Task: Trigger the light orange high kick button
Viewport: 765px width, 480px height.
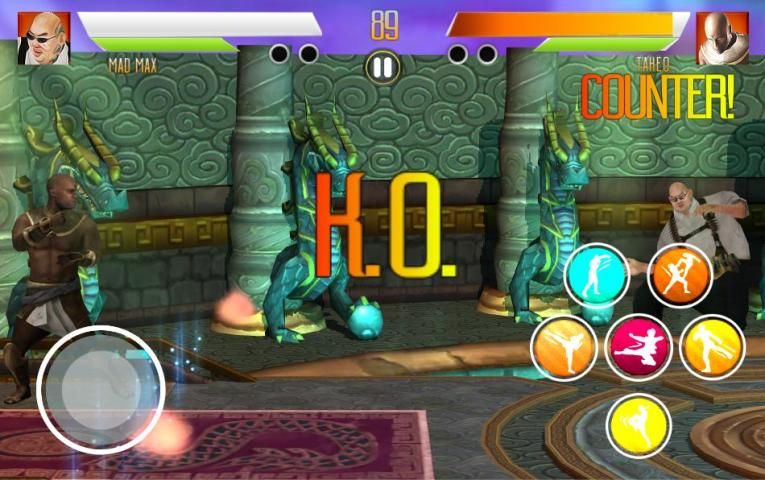Action: click(x=563, y=348)
